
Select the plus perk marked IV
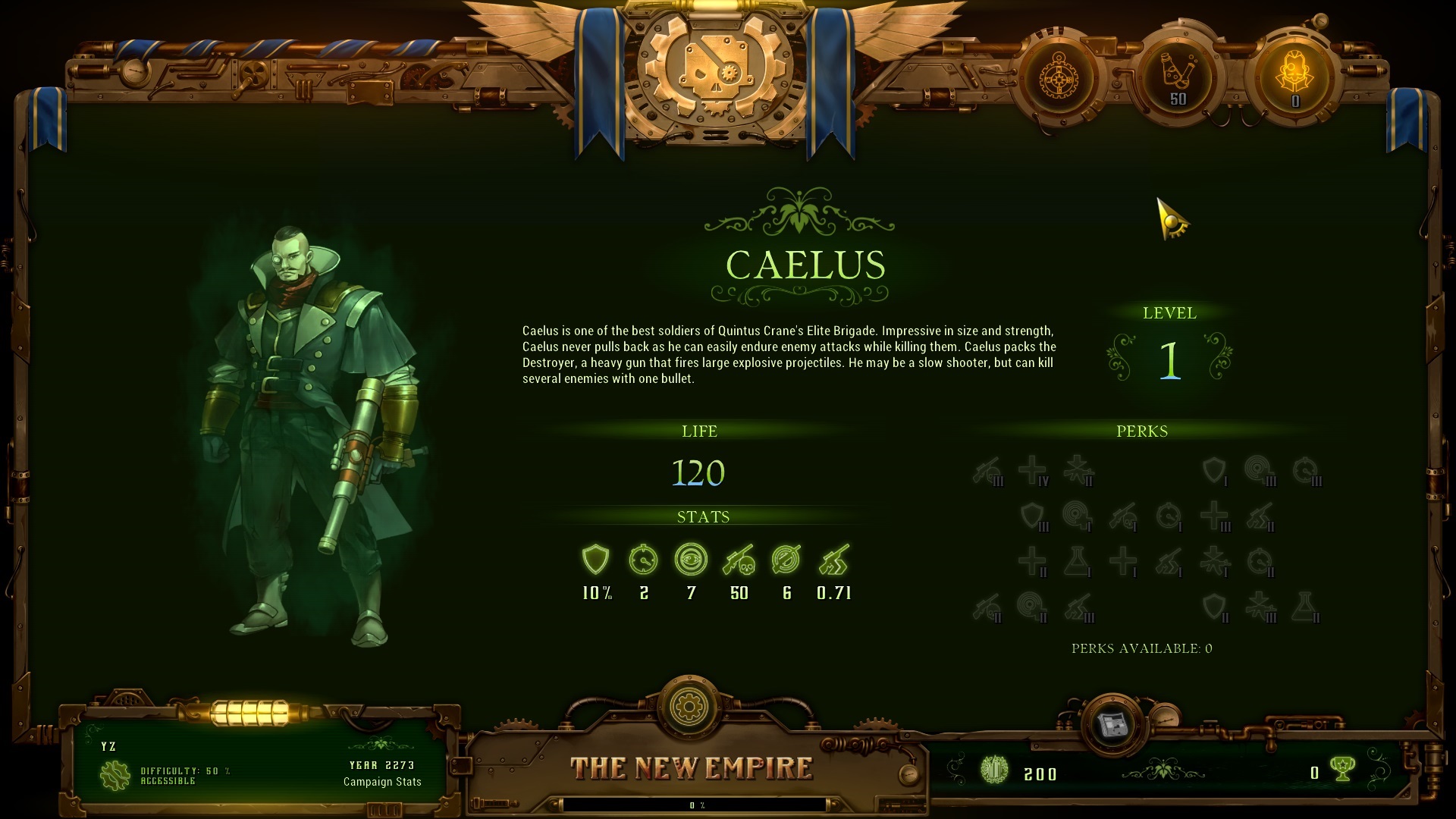pos(1033,471)
